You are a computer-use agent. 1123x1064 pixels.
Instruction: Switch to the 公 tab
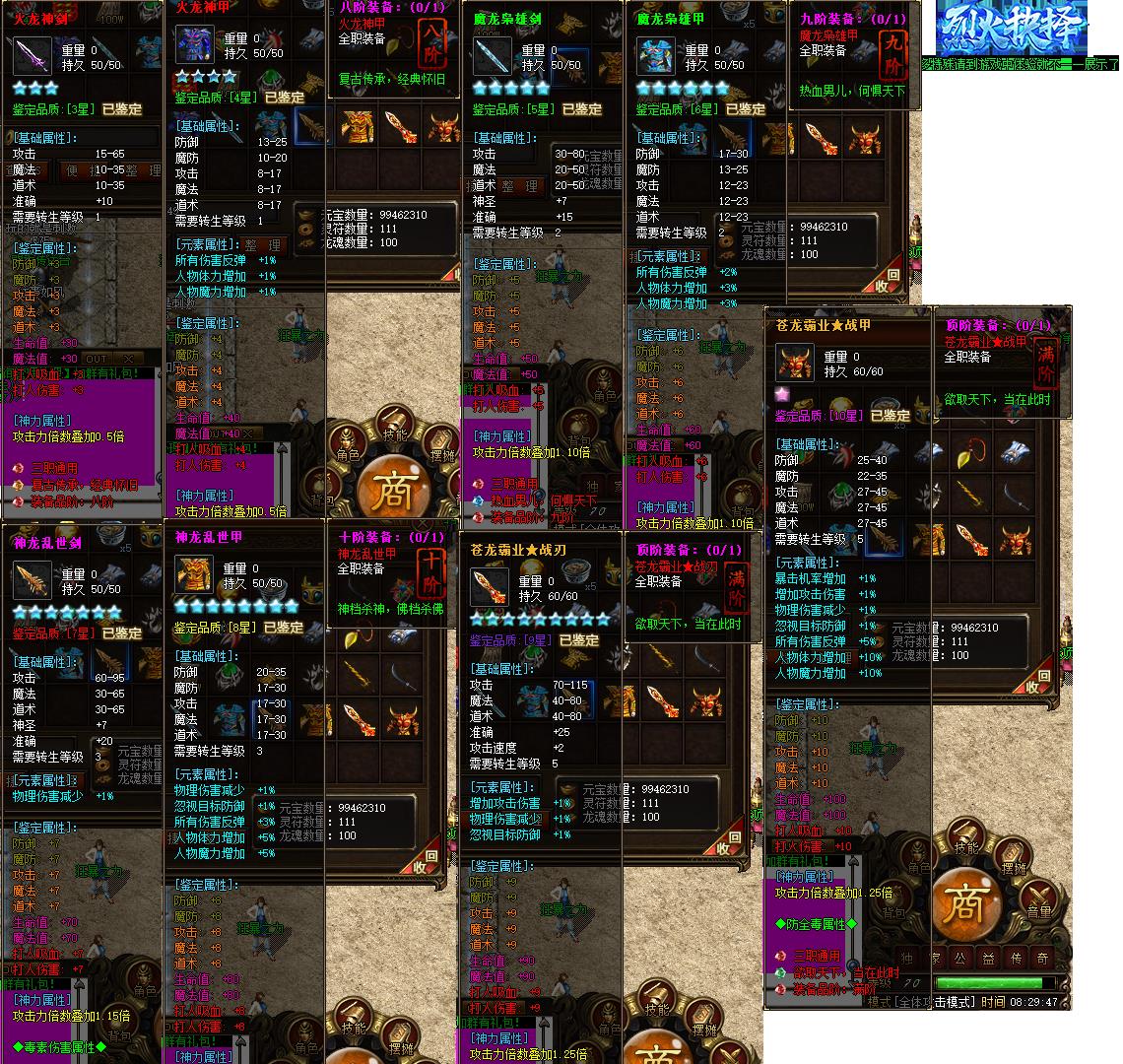click(x=959, y=957)
